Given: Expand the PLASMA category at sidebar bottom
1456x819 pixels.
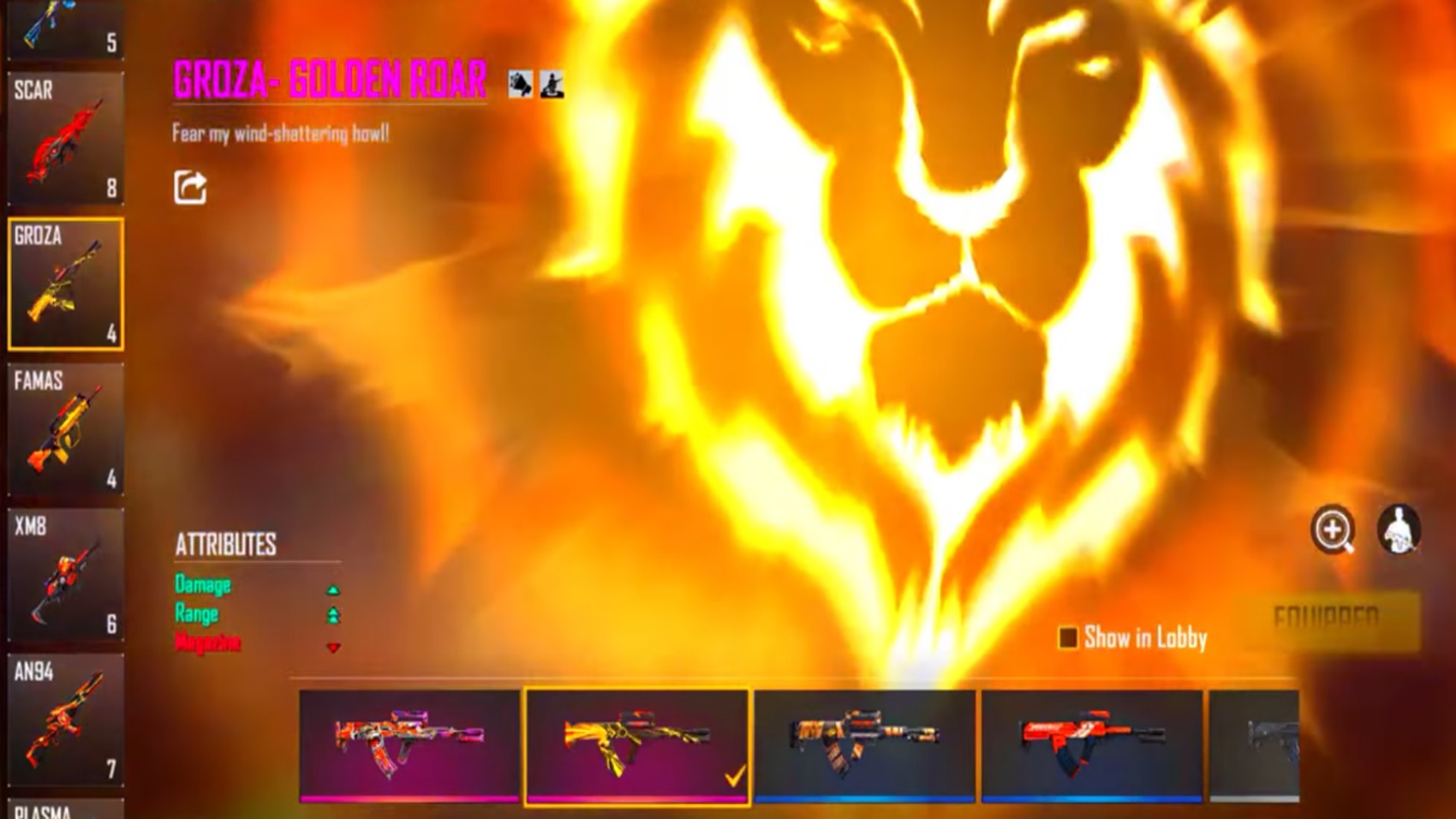Looking at the screenshot, I should tap(64, 810).
